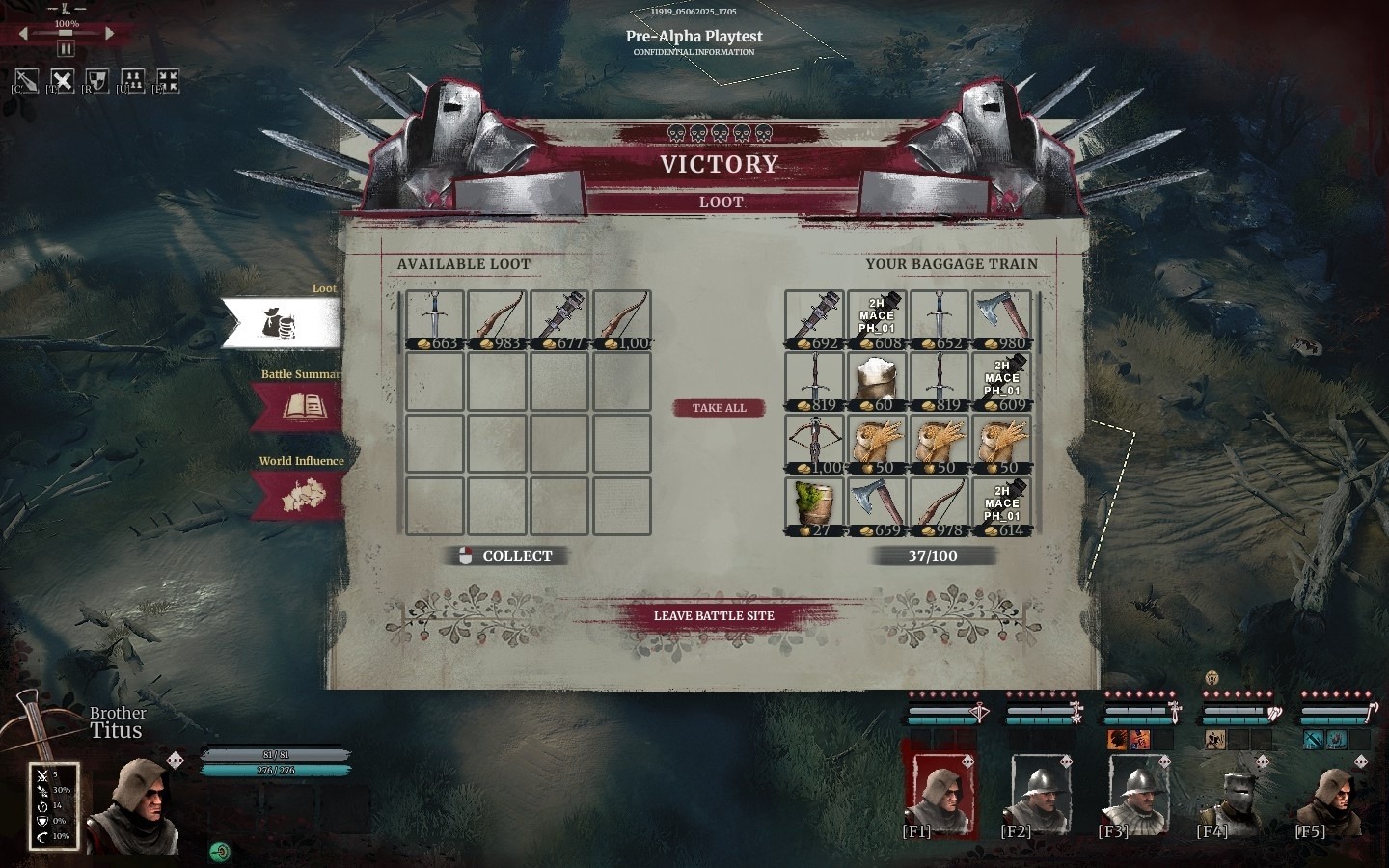This screenshot has height=868, width=1389.
Task: Select the baggage axe valued at 980
Action: point(1001,320)
